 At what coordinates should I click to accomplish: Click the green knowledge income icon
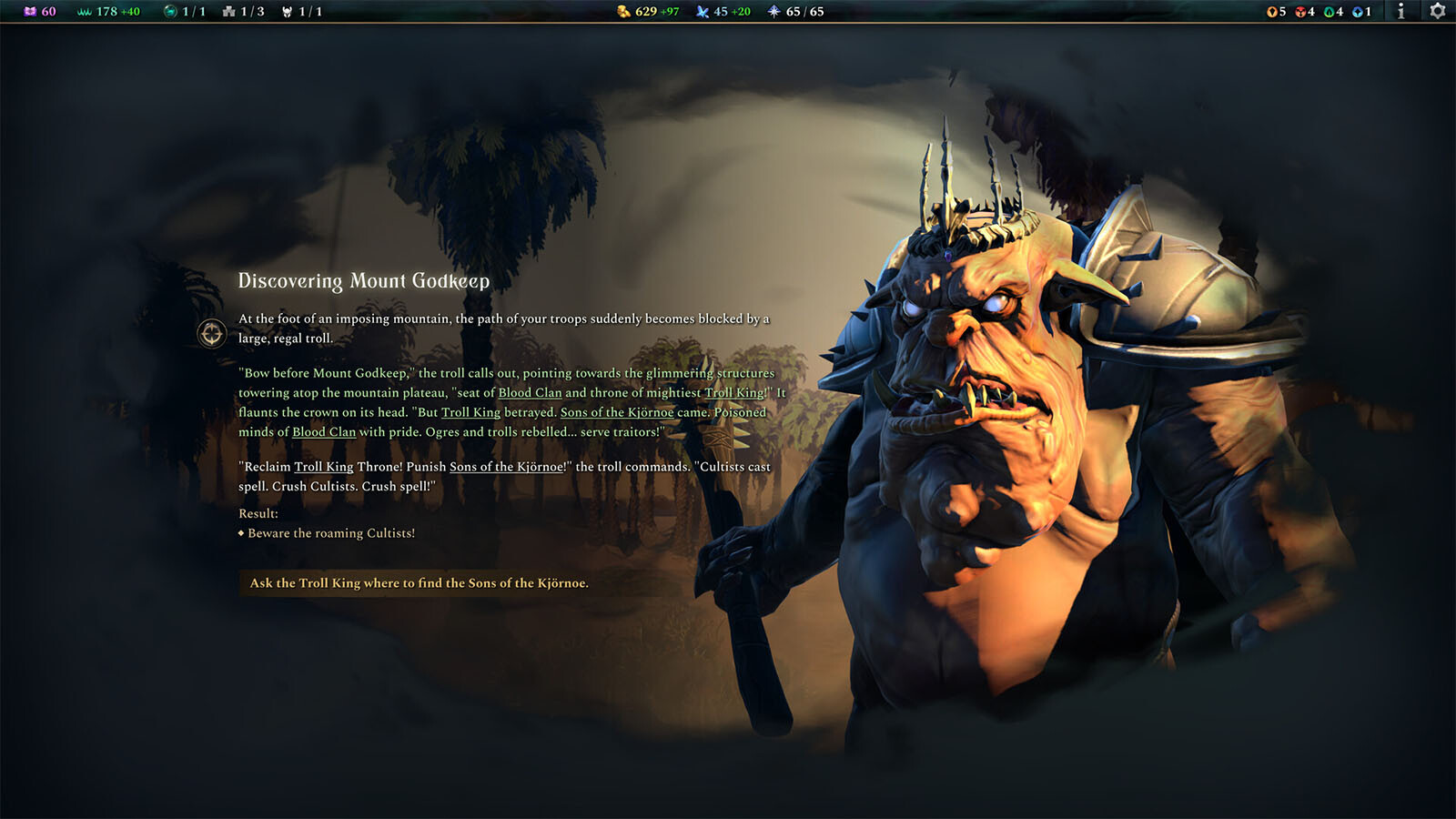pyautogui.click(x=83, y=12)
